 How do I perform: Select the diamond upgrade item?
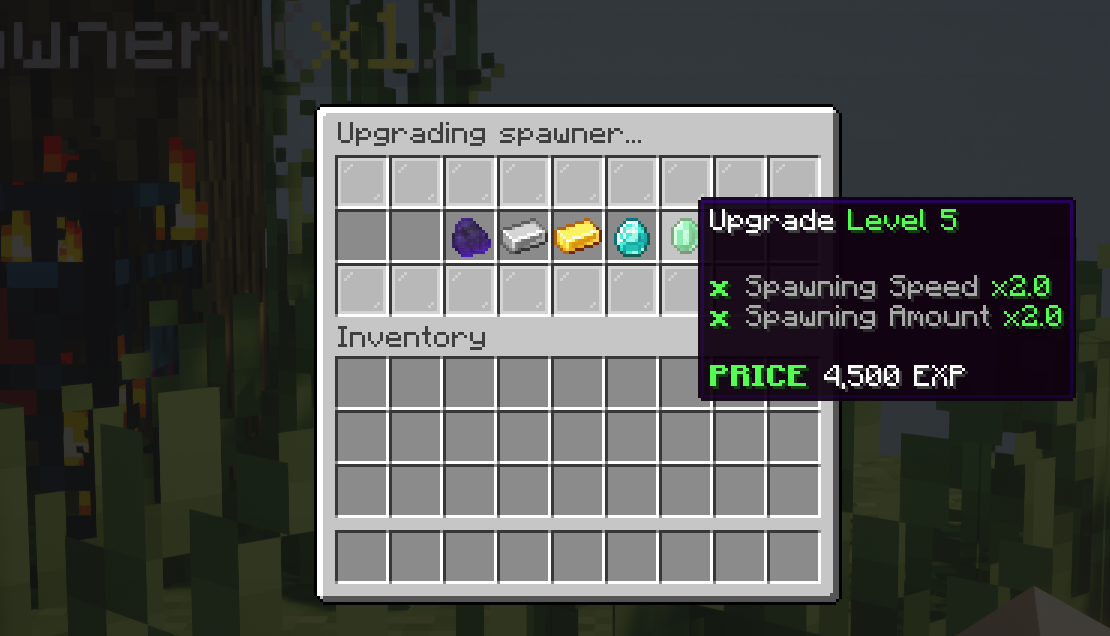tap(632, 237)
